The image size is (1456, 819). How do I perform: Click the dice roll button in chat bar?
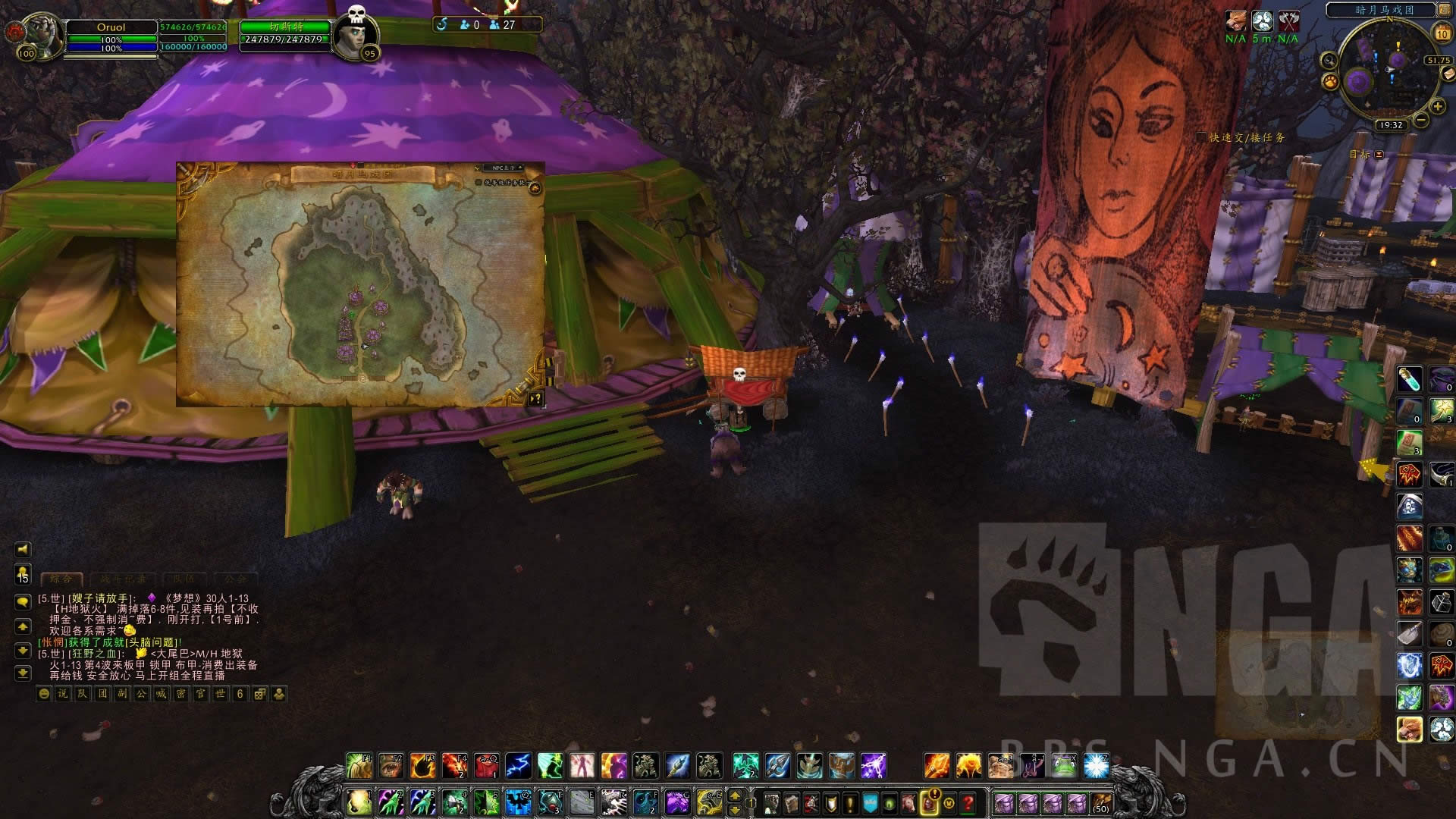tap(259, 694)
